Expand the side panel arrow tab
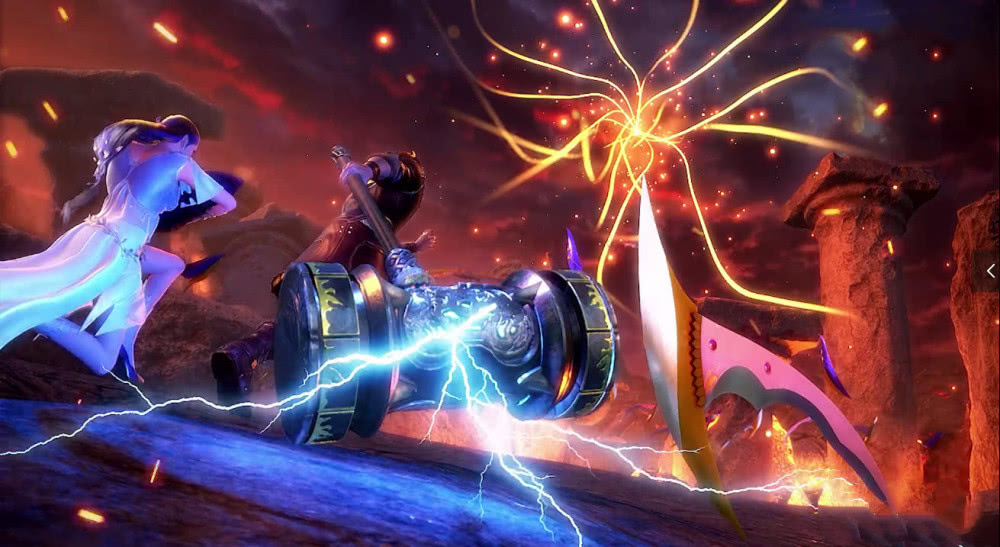Screen dimensions: 1000x547 click(x=990, y=271)
